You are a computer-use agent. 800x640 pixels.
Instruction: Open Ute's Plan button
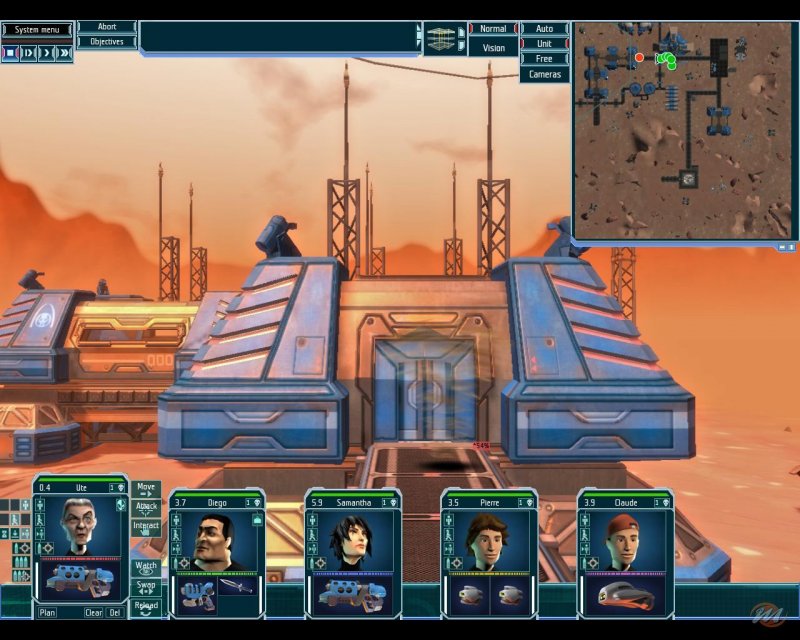tap(47, 612)
